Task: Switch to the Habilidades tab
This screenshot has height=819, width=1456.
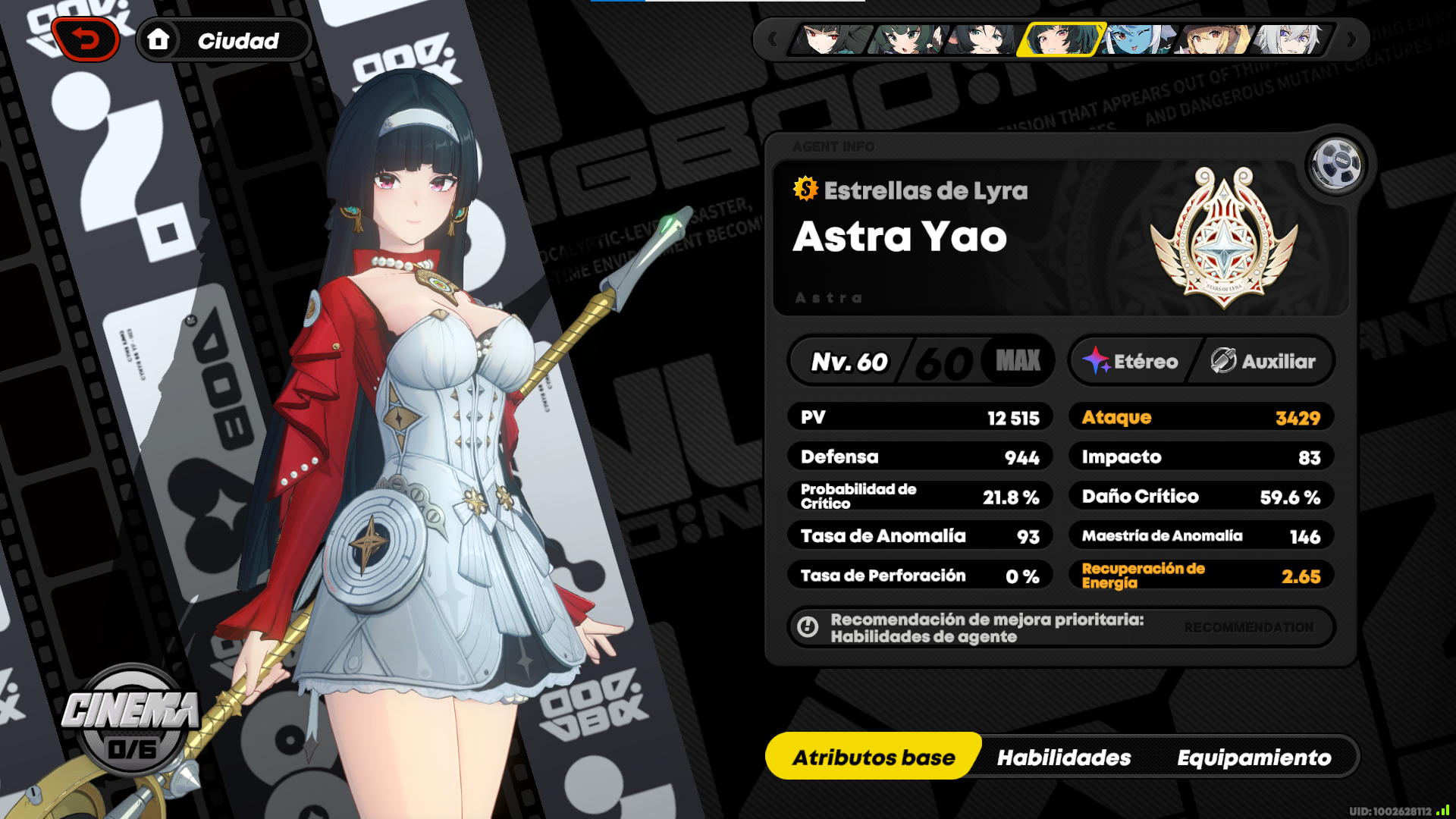Action: tap(1065, 757)
